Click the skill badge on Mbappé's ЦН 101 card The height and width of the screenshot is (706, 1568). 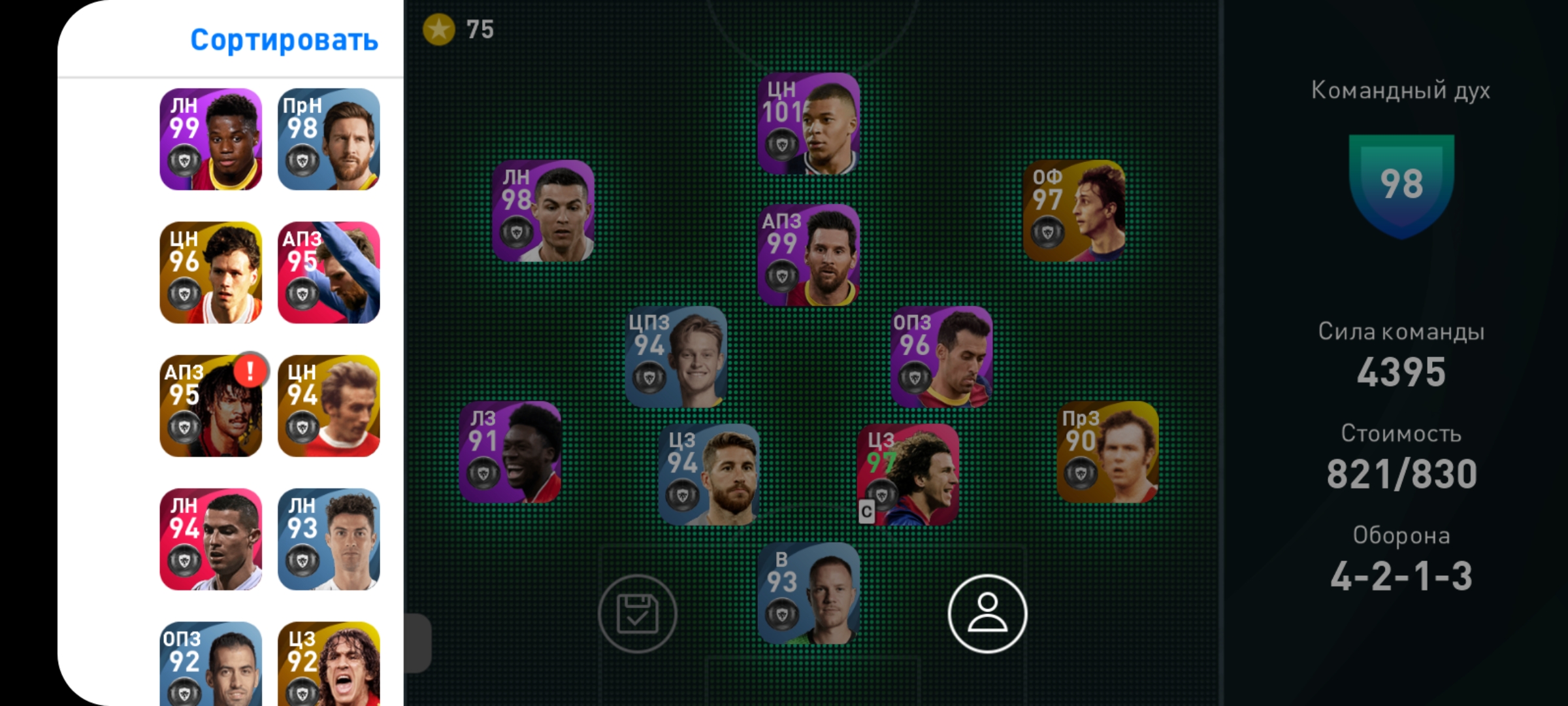781,146
